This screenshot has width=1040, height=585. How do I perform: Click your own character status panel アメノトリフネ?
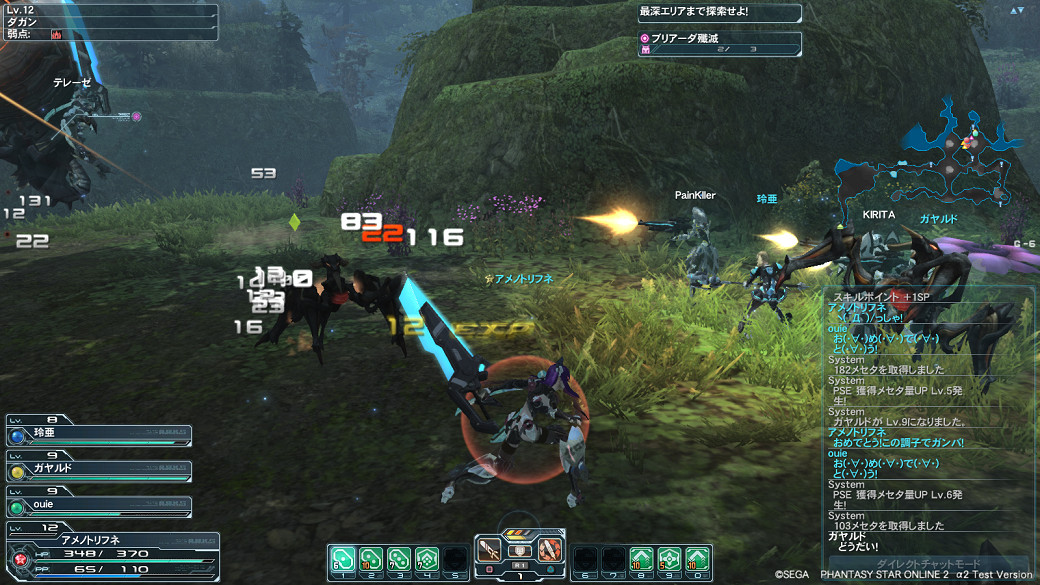click(110, 552)
